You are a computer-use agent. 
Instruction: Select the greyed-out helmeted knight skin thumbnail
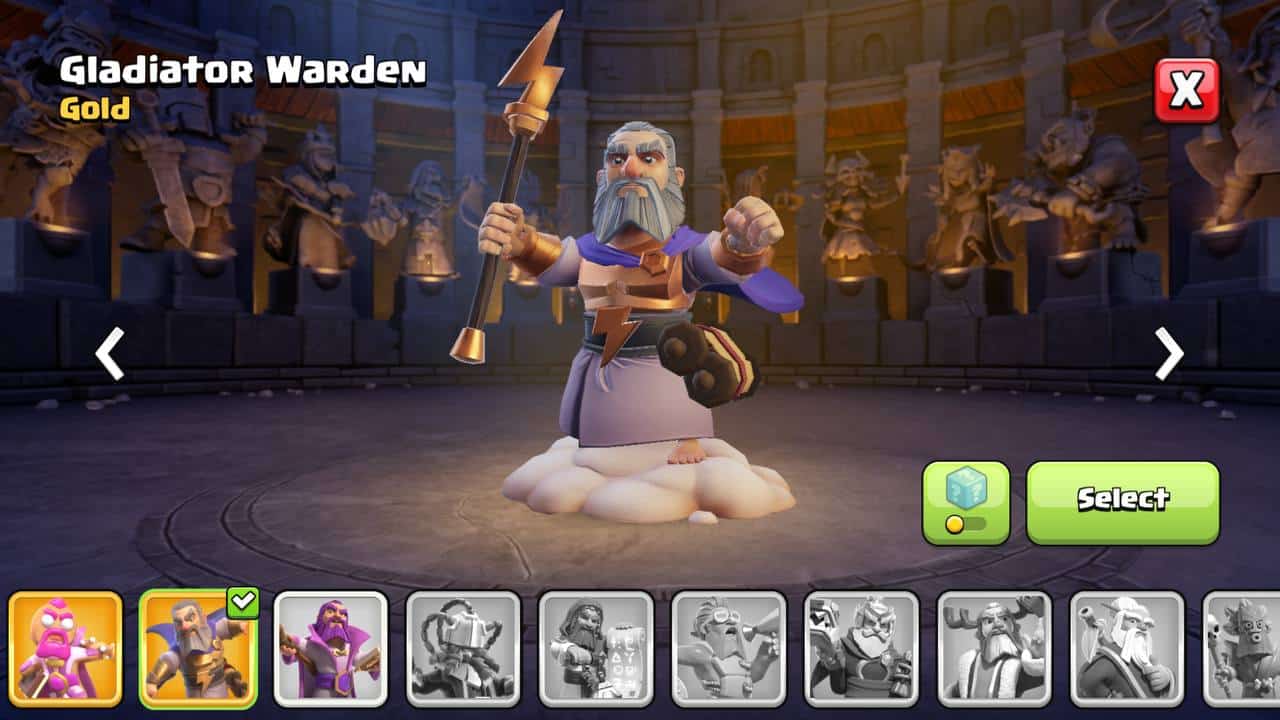click(x=463, y=648)
